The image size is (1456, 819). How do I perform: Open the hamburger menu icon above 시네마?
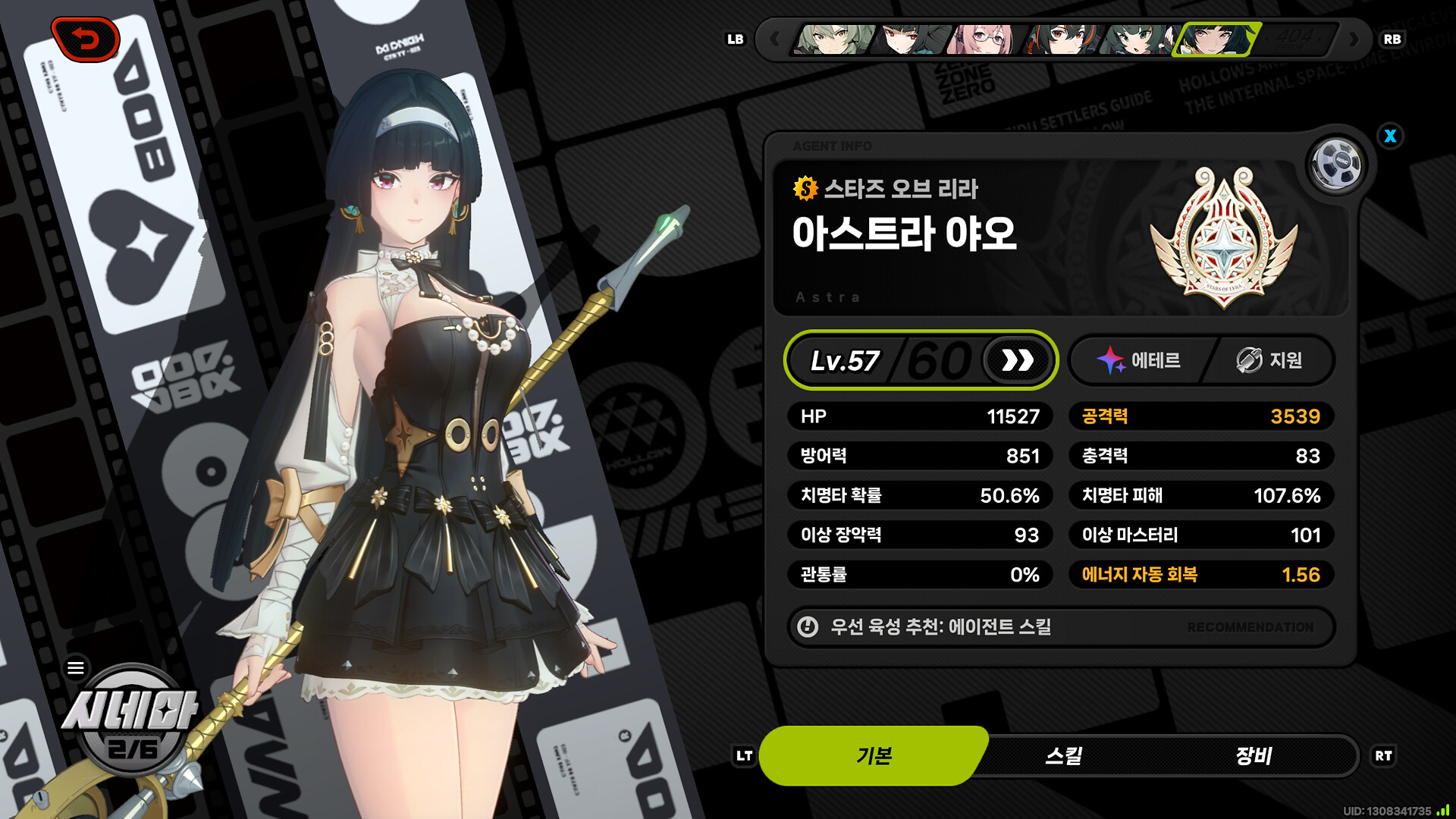coord(76,668)
